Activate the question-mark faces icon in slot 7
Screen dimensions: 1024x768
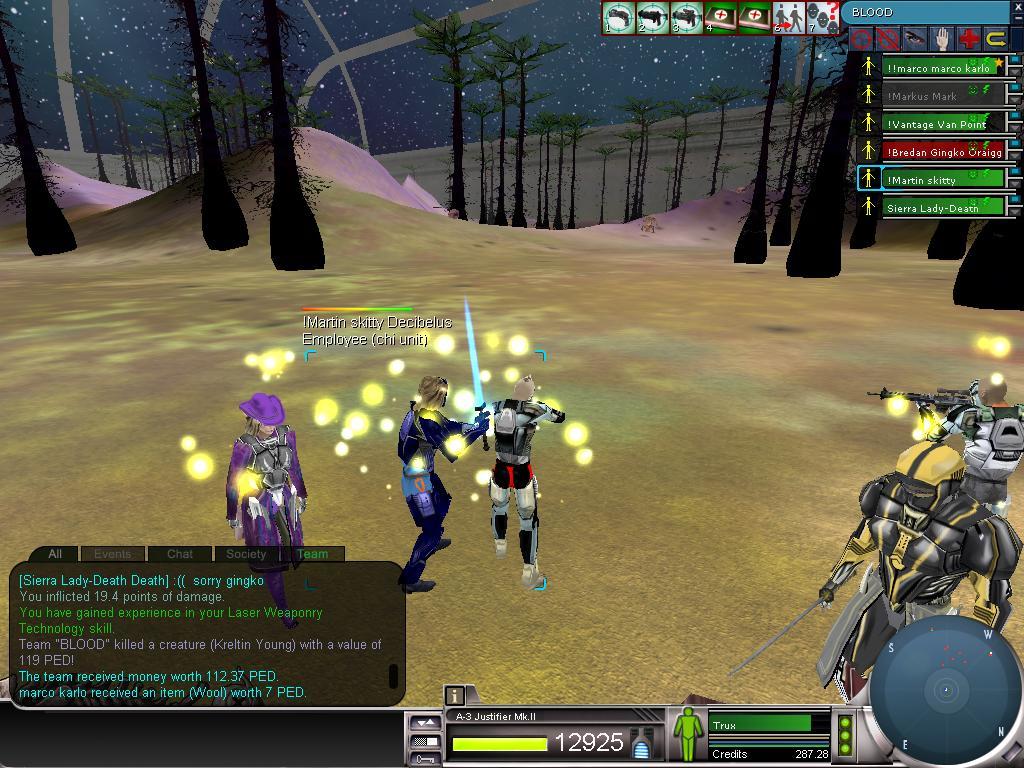(822, 18)
